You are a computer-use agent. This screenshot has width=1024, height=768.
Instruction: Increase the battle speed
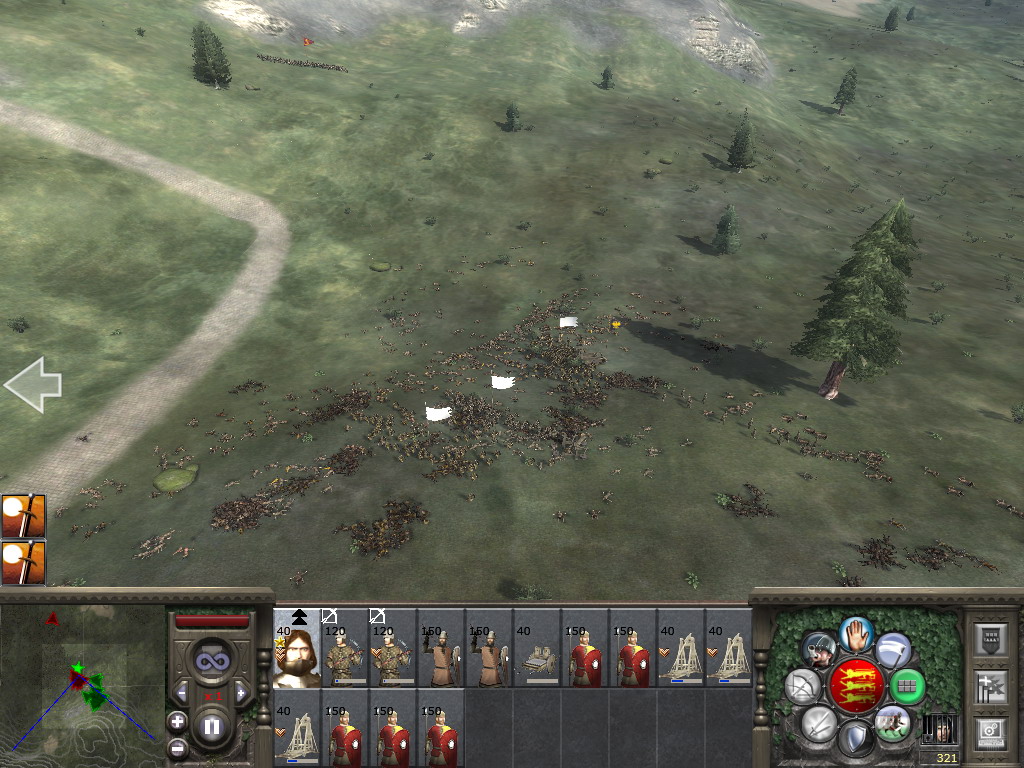tap(241, 693)
